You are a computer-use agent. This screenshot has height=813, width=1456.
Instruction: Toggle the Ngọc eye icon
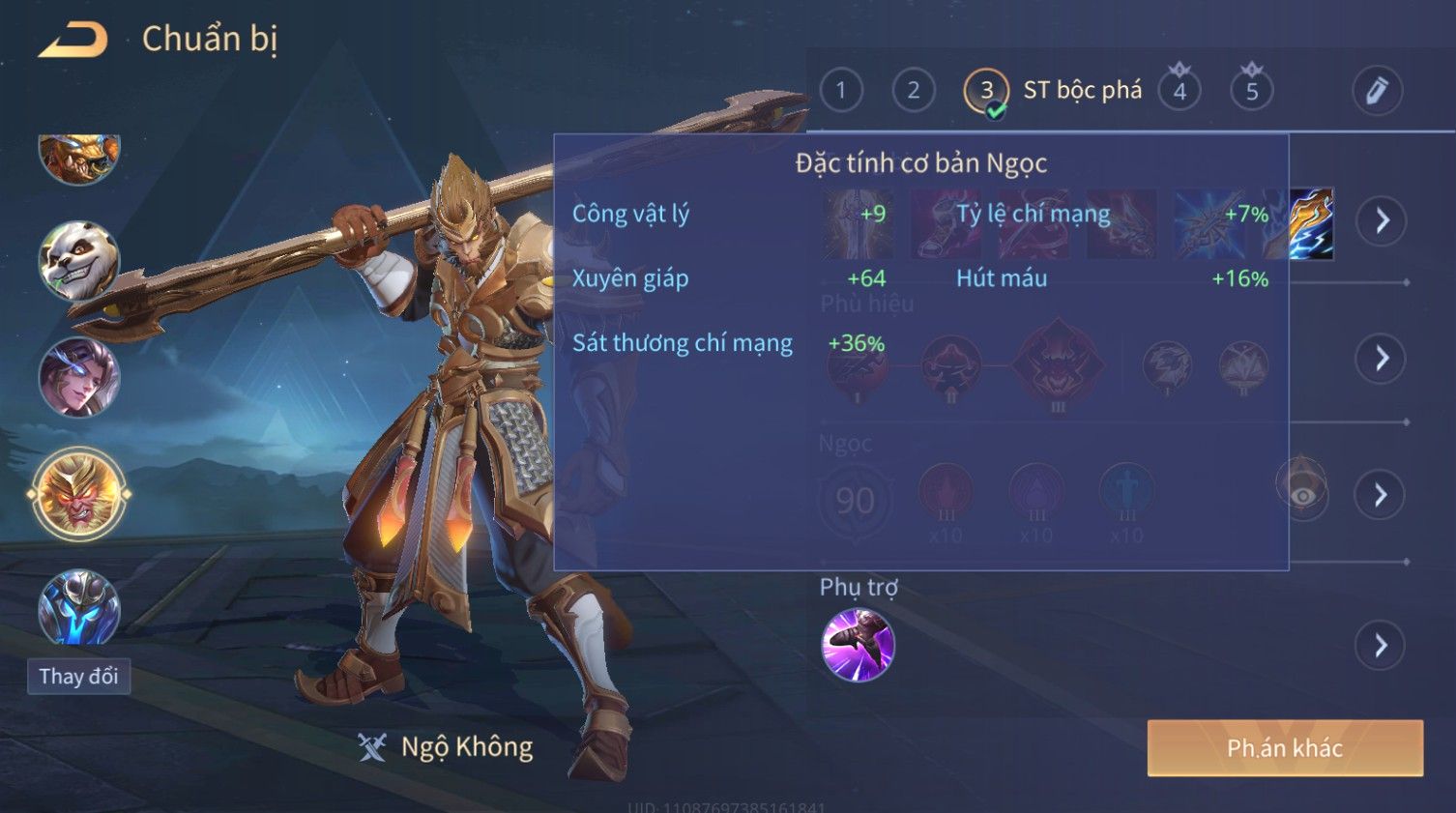pyautogui.click(x=1302, y=494)
